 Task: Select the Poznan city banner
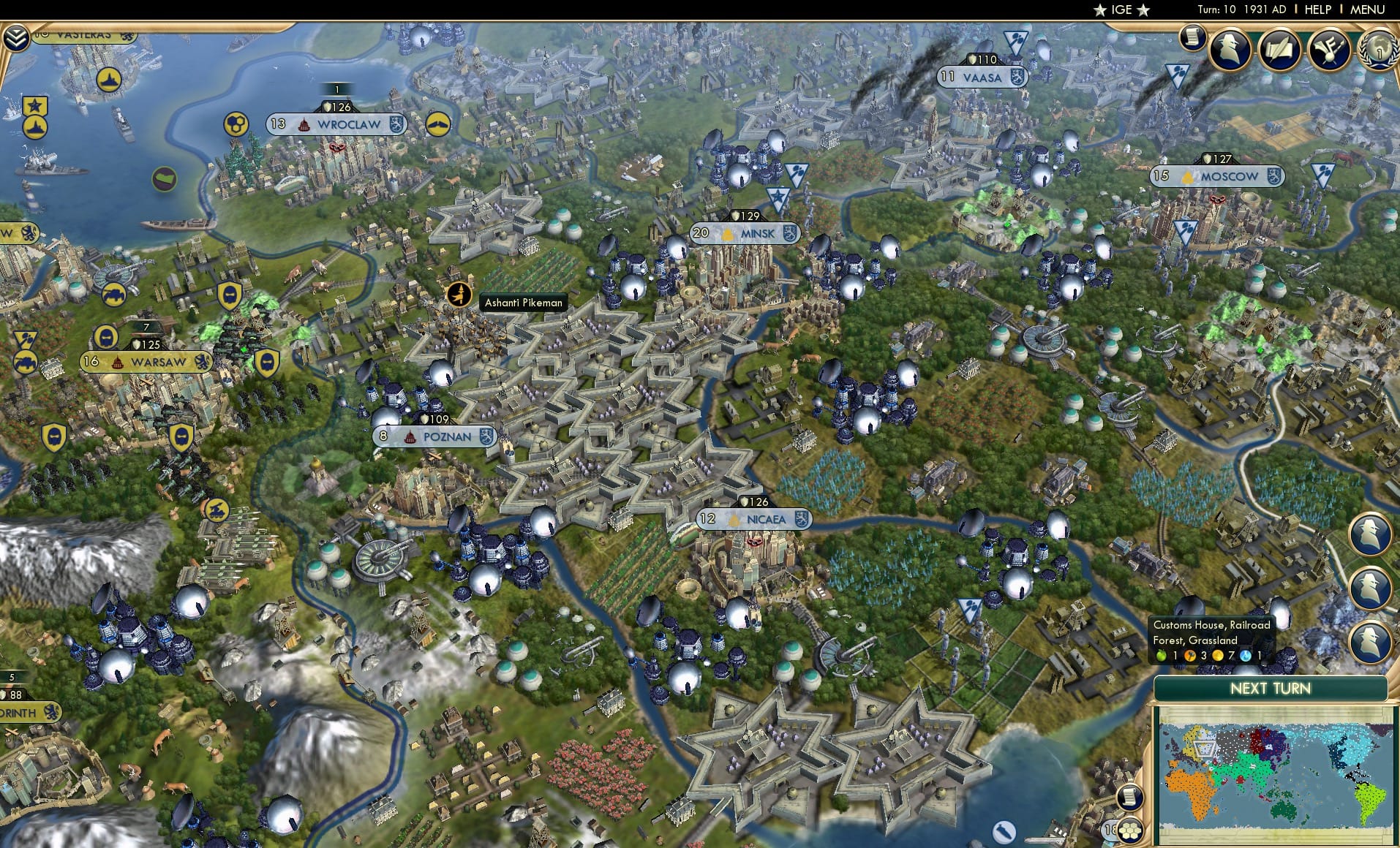click(x=434, y=436)
